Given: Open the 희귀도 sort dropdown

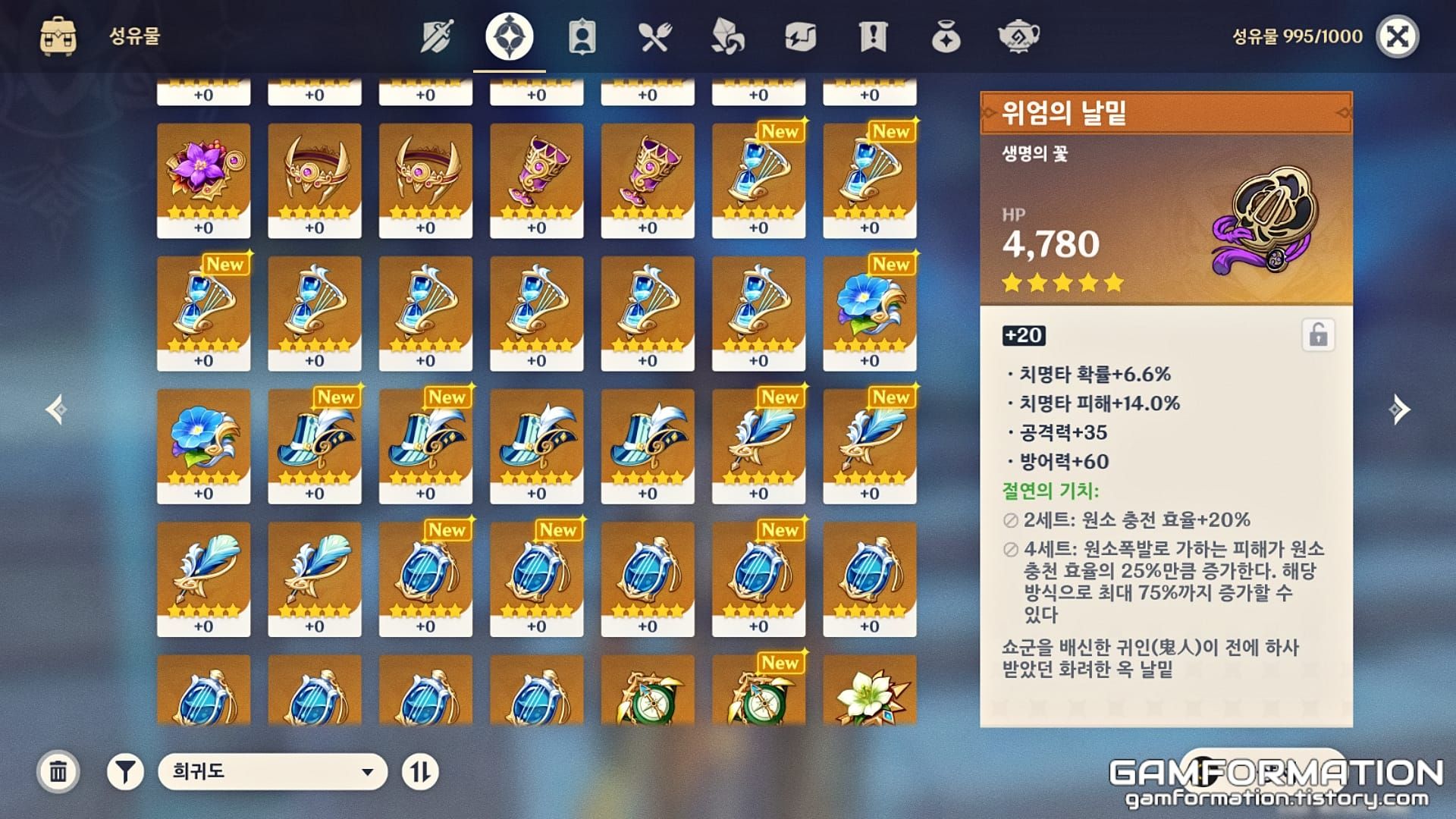Looking at the screenshot, I should [273, 770].
